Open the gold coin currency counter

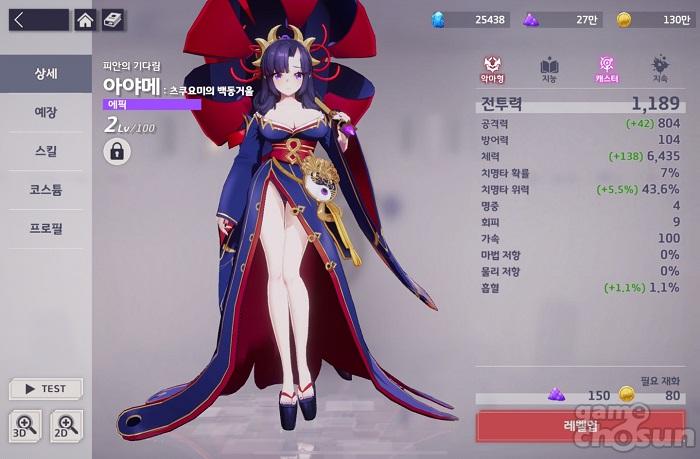point(652,19)
